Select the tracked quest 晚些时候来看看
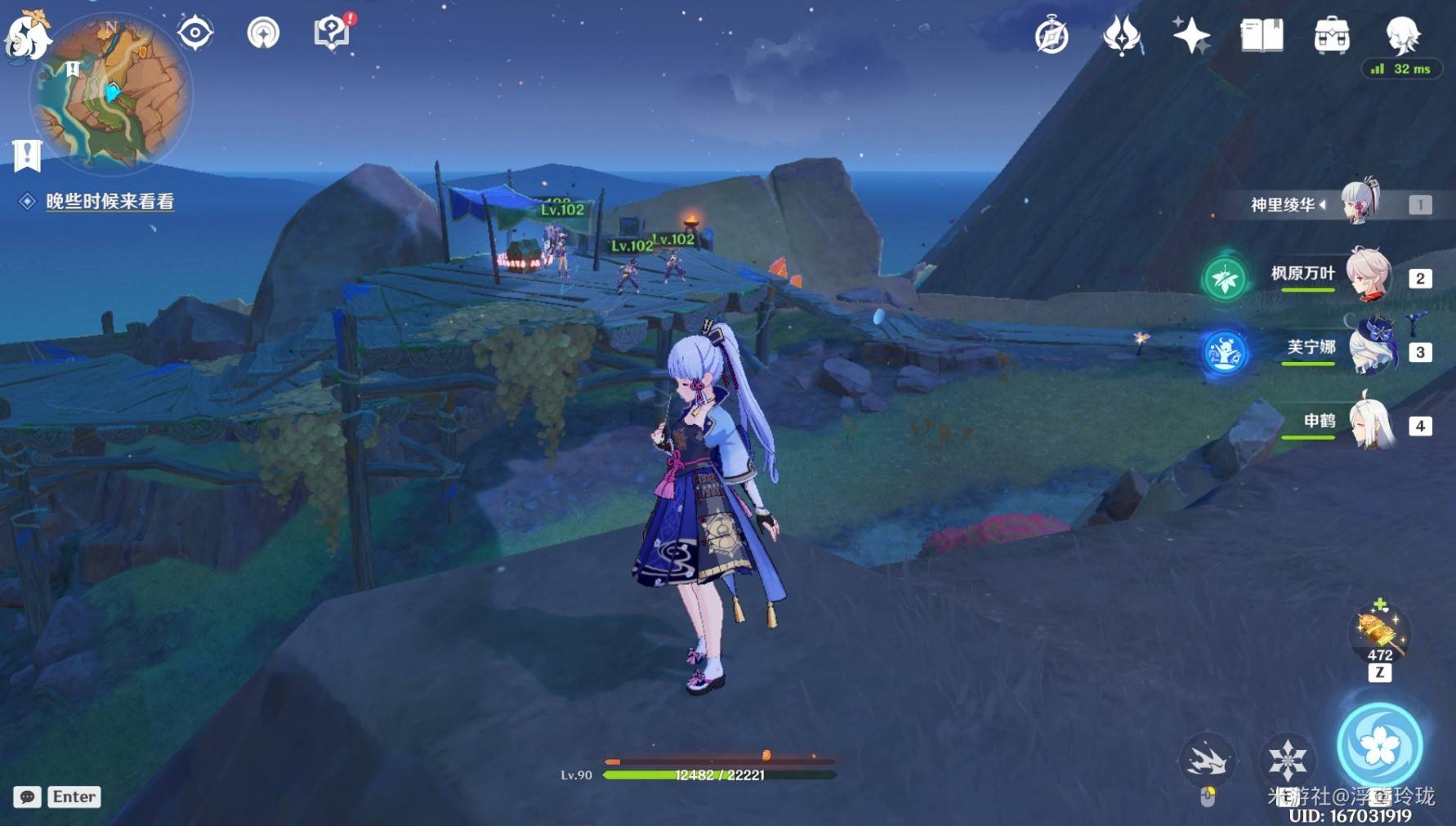Image resolution: width=1456 pixels, height=826 pixels. coord(109,202)
